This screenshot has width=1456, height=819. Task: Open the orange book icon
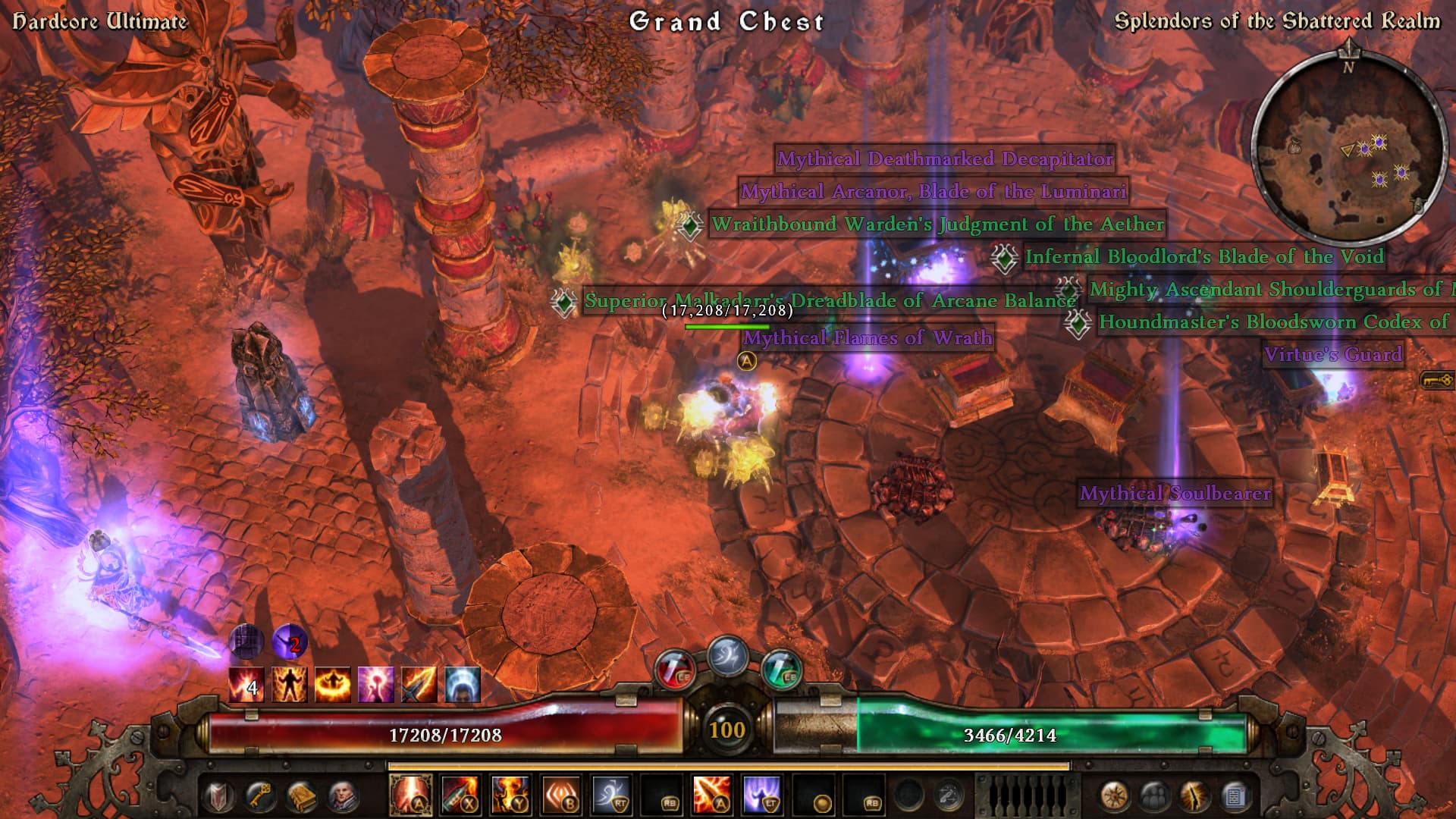pos(301,796)
